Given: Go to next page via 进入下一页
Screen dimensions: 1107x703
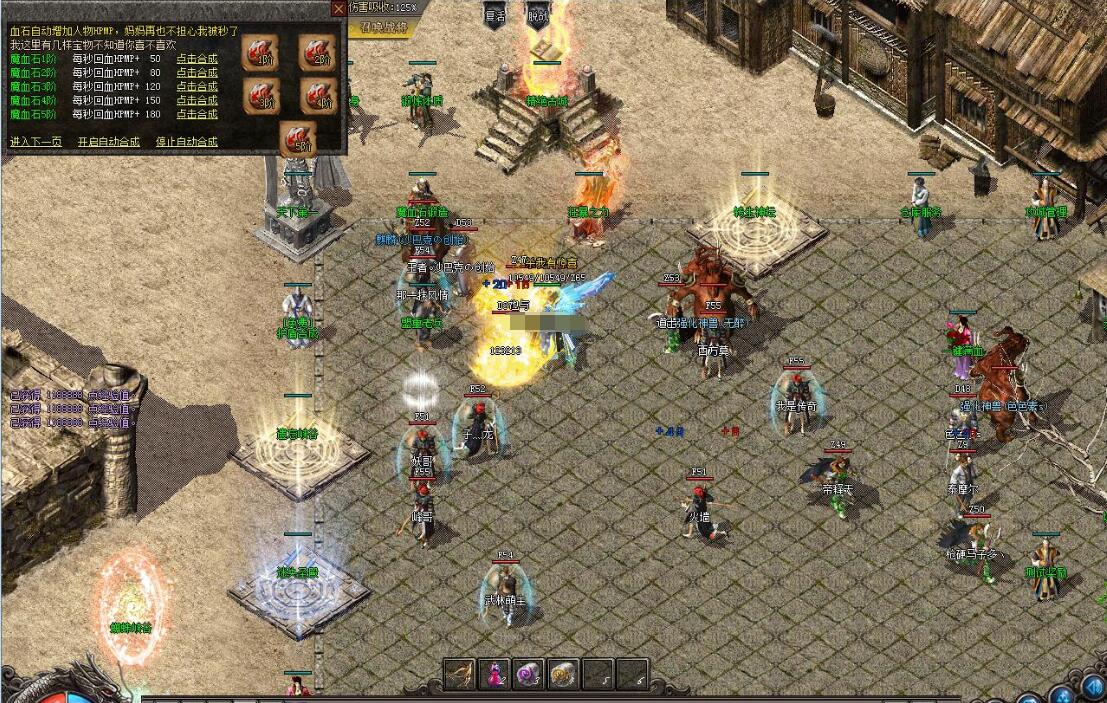Looking at the screenshot, I should coord(35,142).
